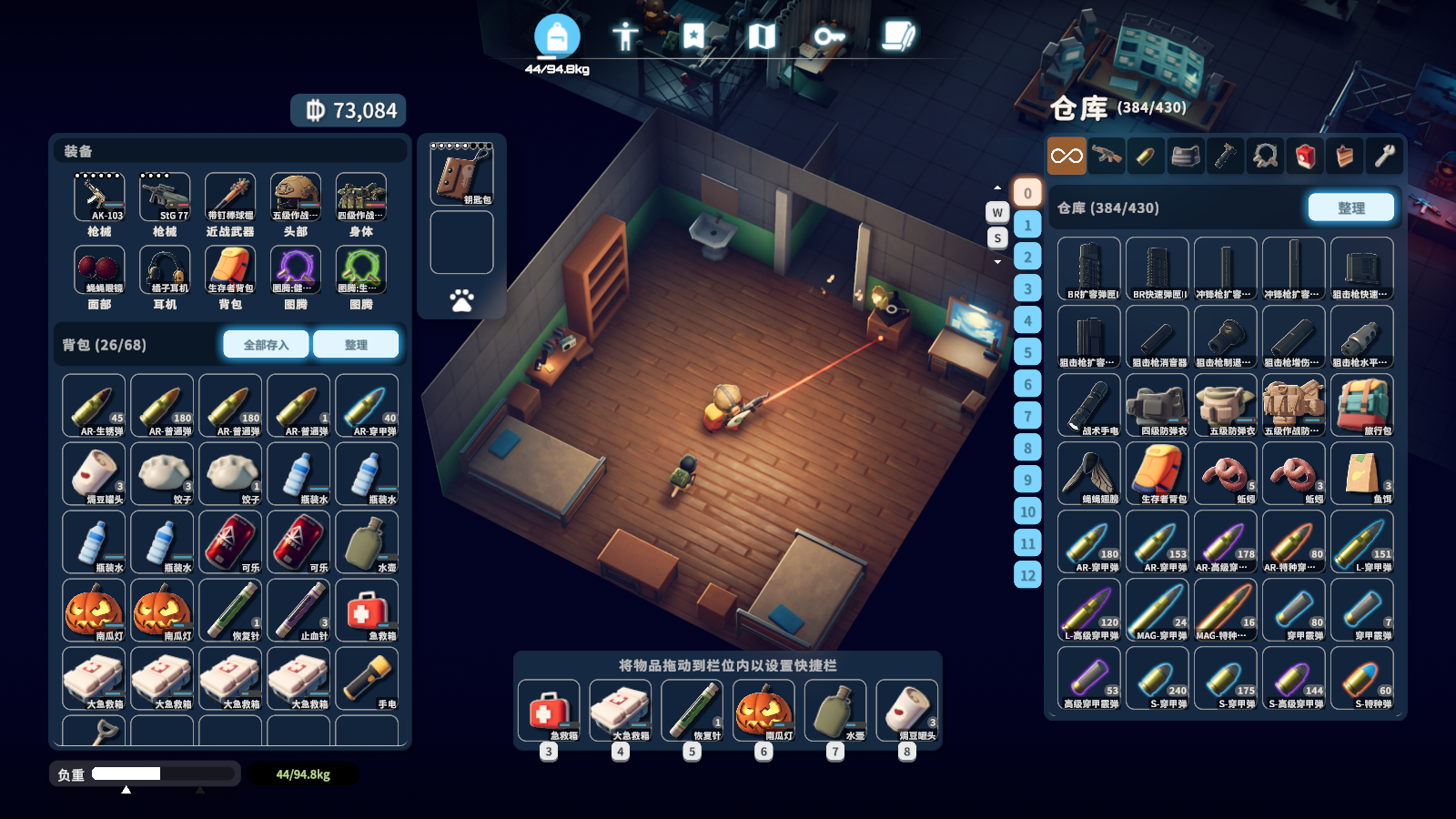Sort the backpack with its 整理 button
This screenshot has width=1456, height=819.
(356, 345)
